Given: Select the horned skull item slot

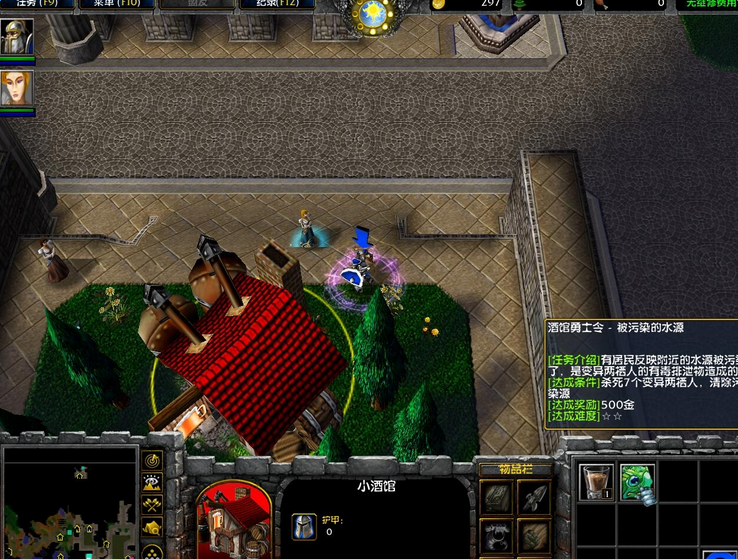Looking at the screenshot, I should pyautogui.click(x=497, y=534).
